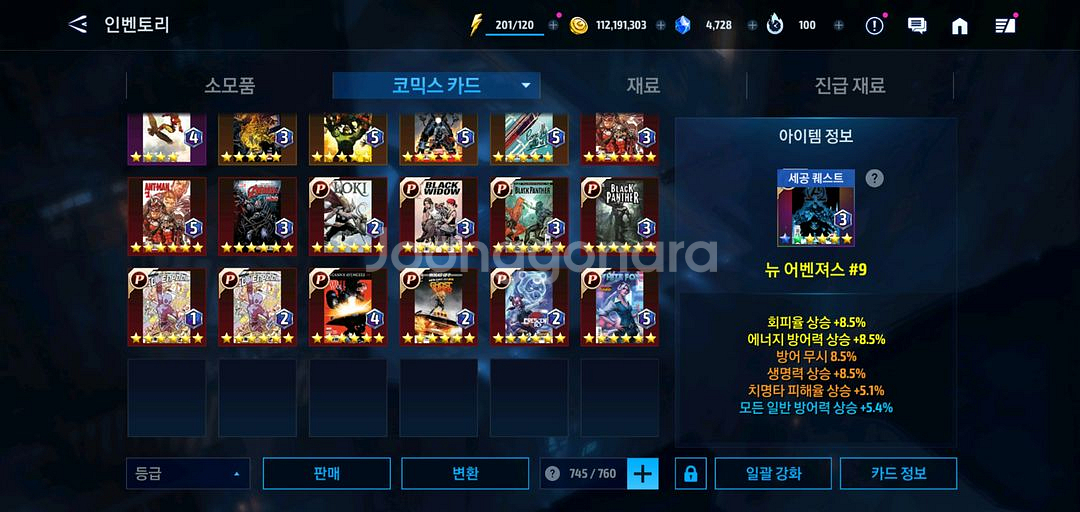Click the 판매 sell button
This screenshot has height=512, width=1080.
click(x=326, y=473)
